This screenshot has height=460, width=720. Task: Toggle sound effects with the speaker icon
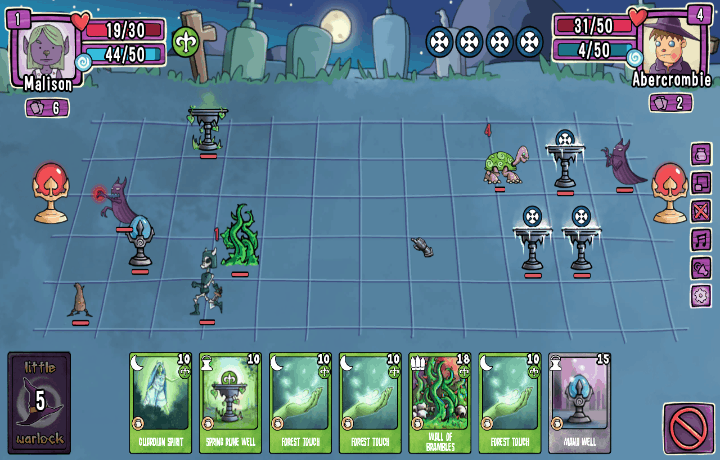coord(701,268)
